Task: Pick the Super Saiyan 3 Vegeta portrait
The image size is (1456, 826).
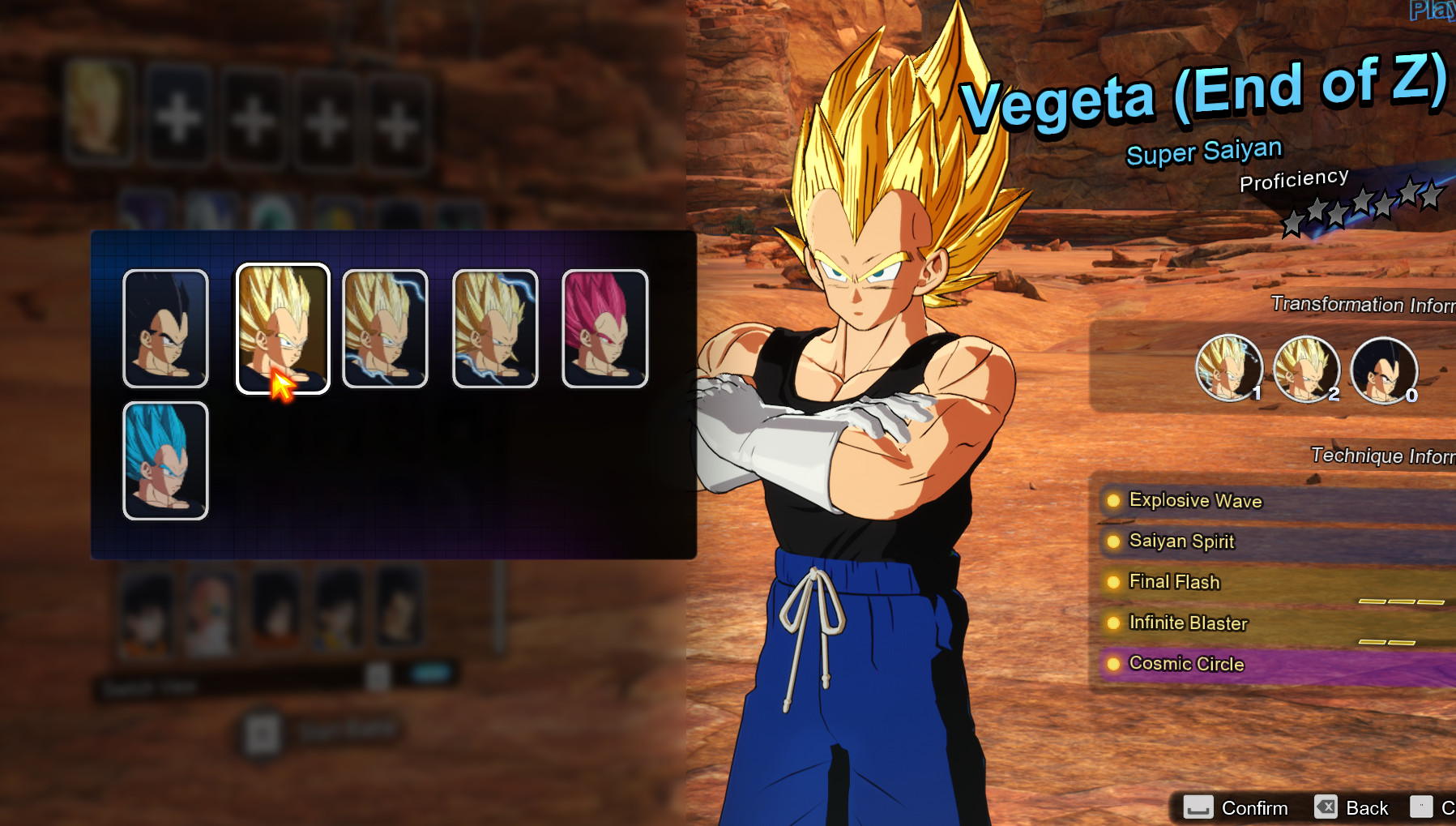Action: coord(494,328)
